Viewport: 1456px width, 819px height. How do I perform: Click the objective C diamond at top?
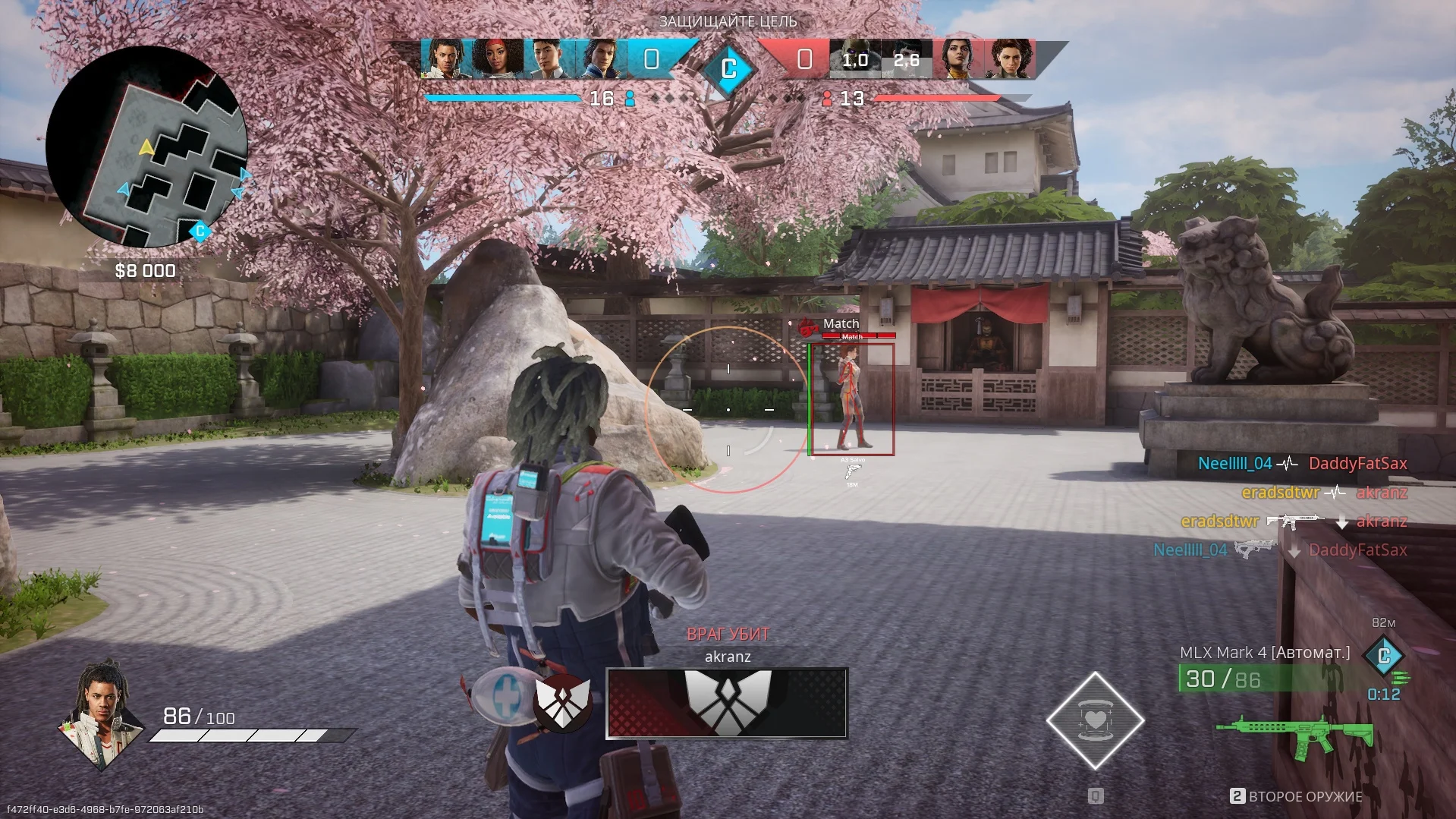coord(728,69)
